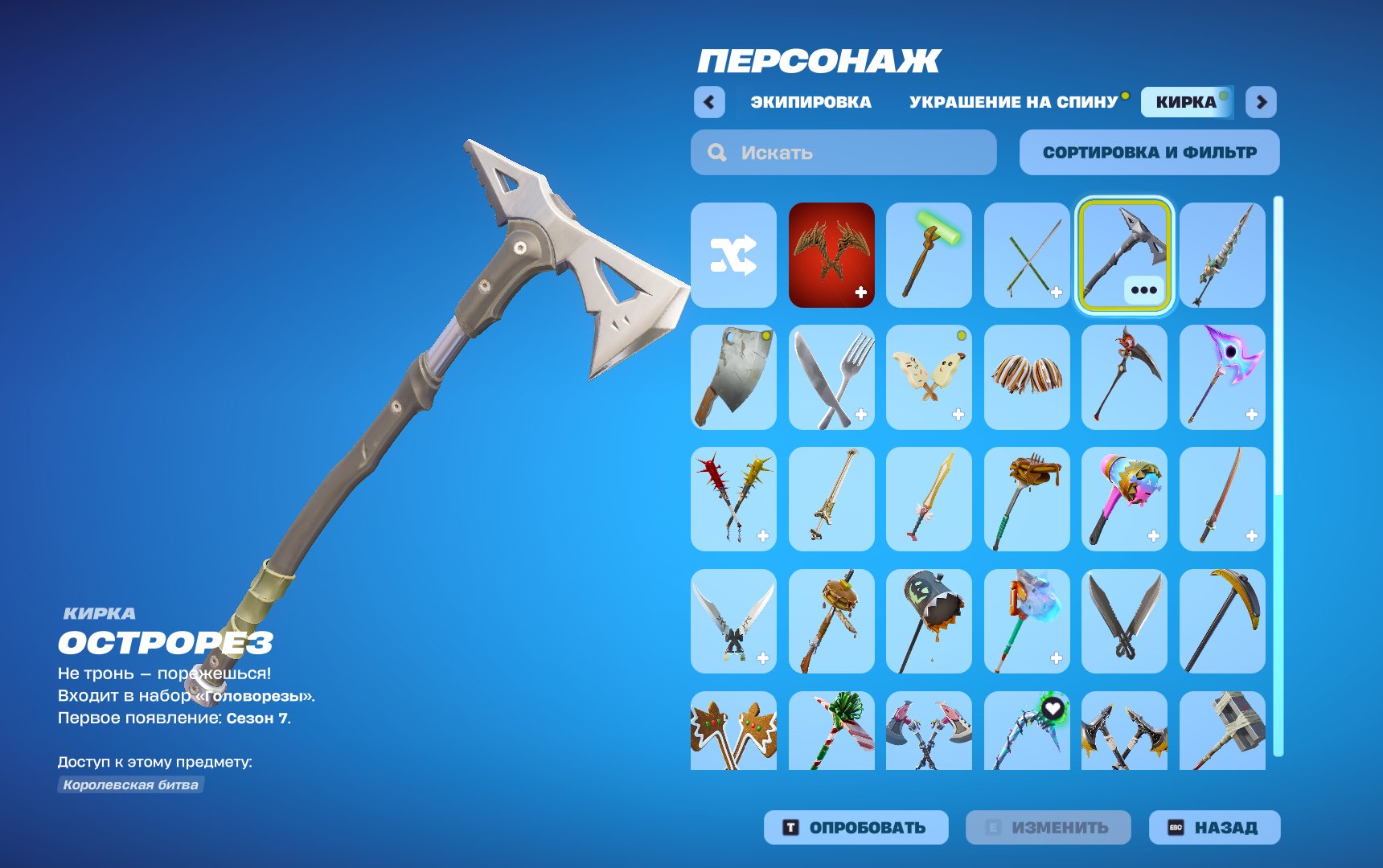Select the random shuffle pickaxe slot
The width and height of the screenshot is (1383, 868).
(x=733, y=256)
